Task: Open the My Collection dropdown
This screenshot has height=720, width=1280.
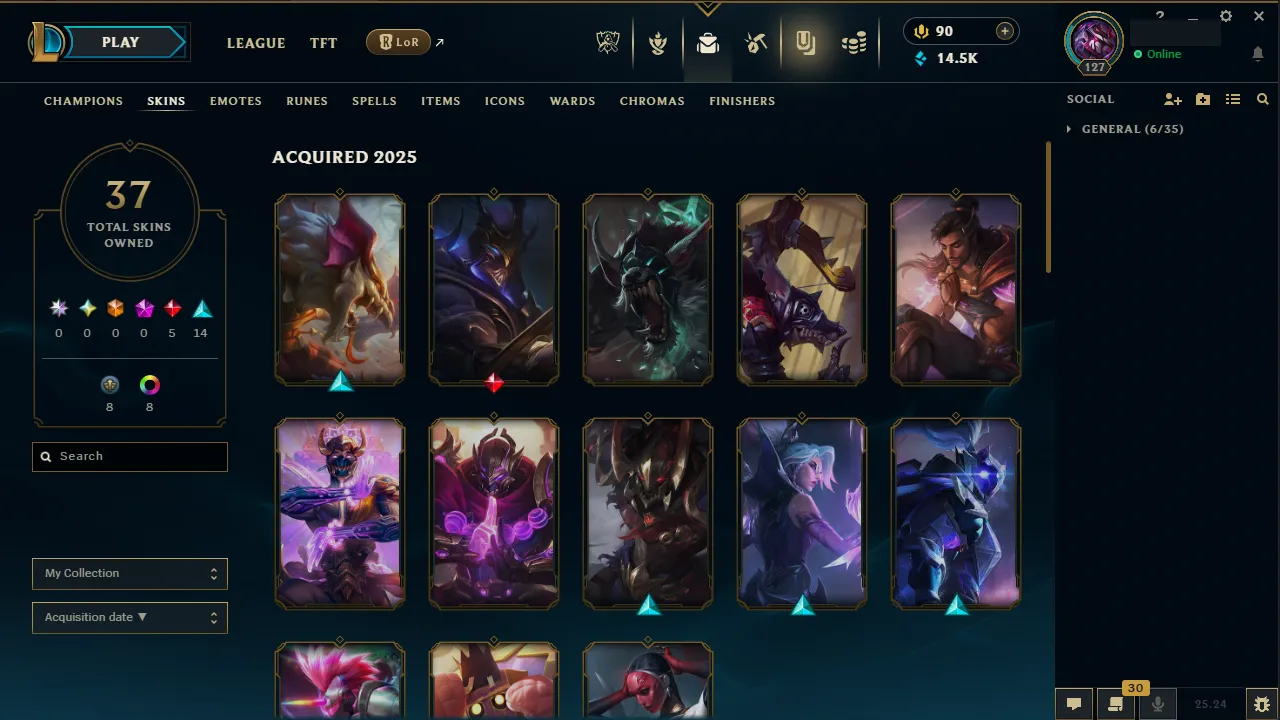Action: [129, 574]
